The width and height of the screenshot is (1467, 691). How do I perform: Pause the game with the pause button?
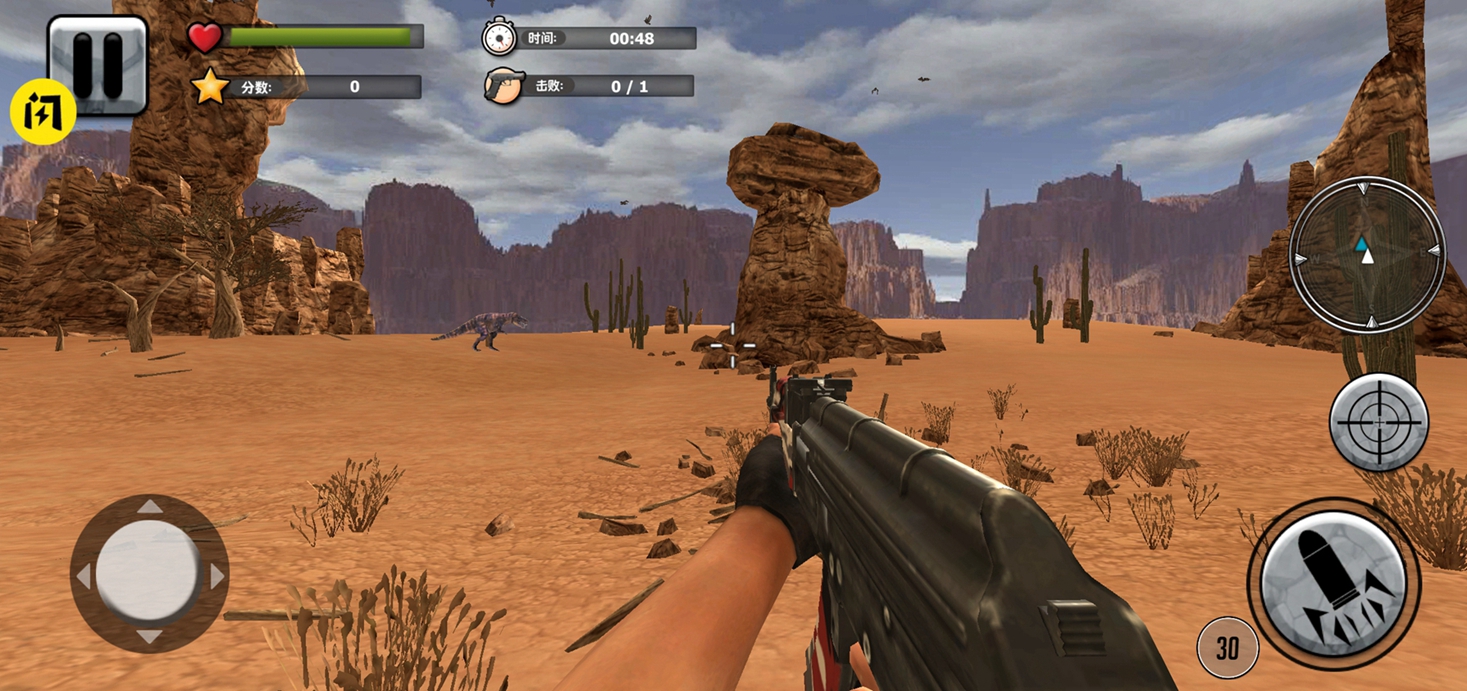98,62
